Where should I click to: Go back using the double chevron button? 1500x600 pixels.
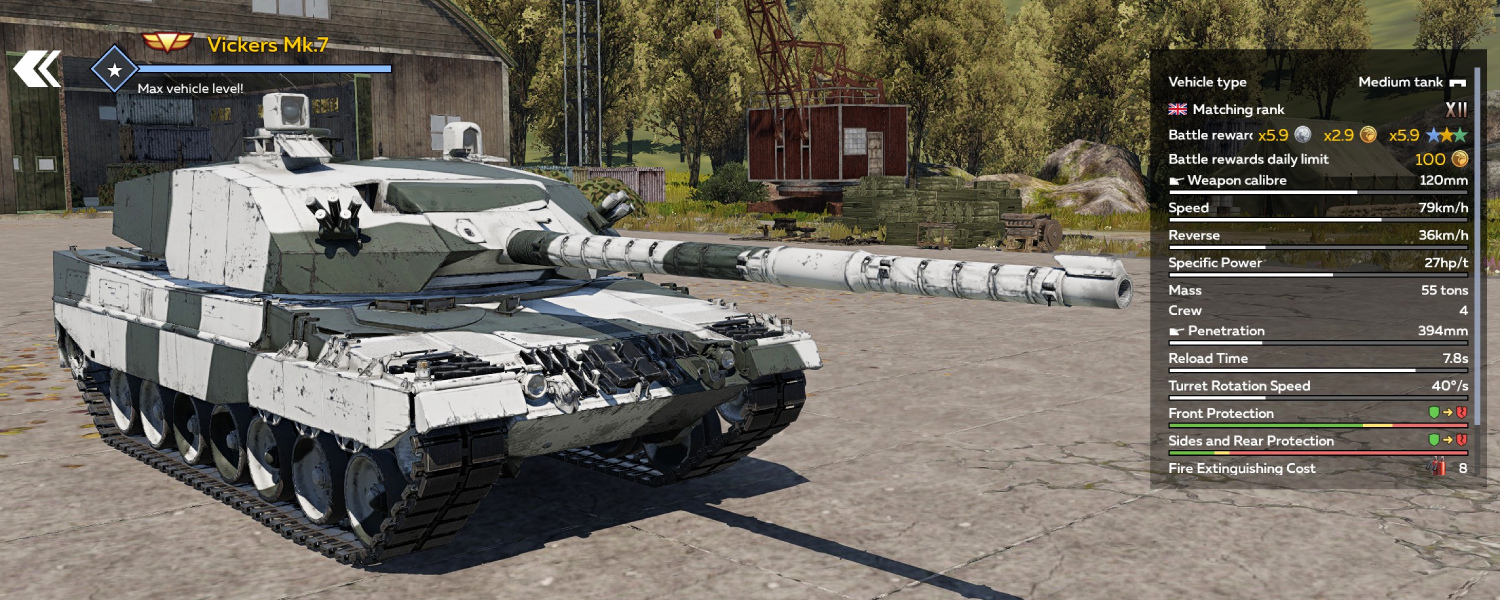(x=37, y=69)
